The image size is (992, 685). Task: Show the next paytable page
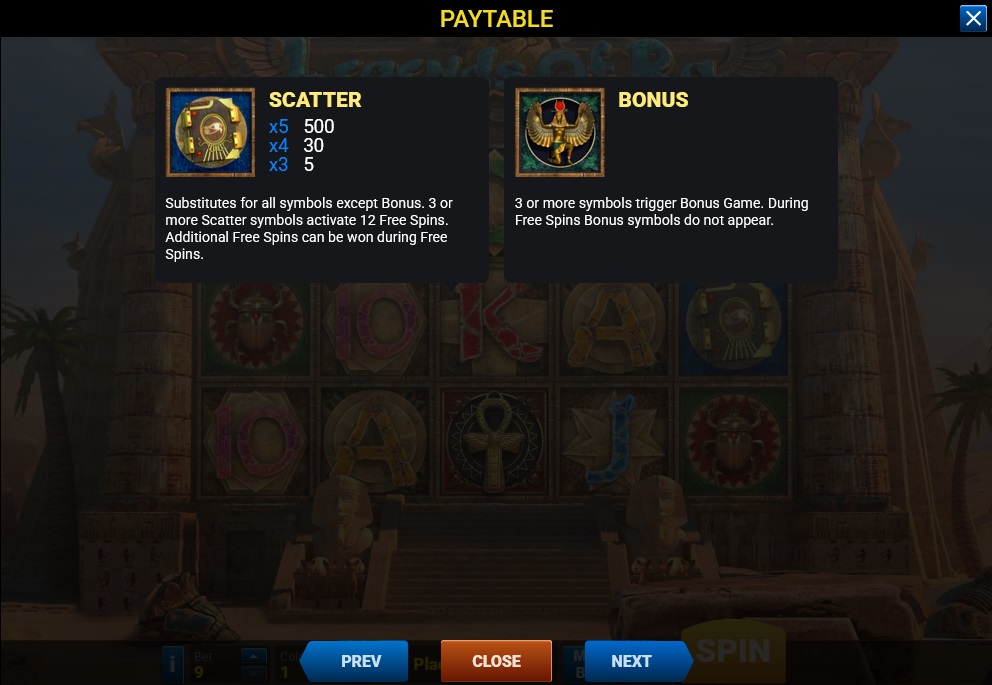(634, 661)
